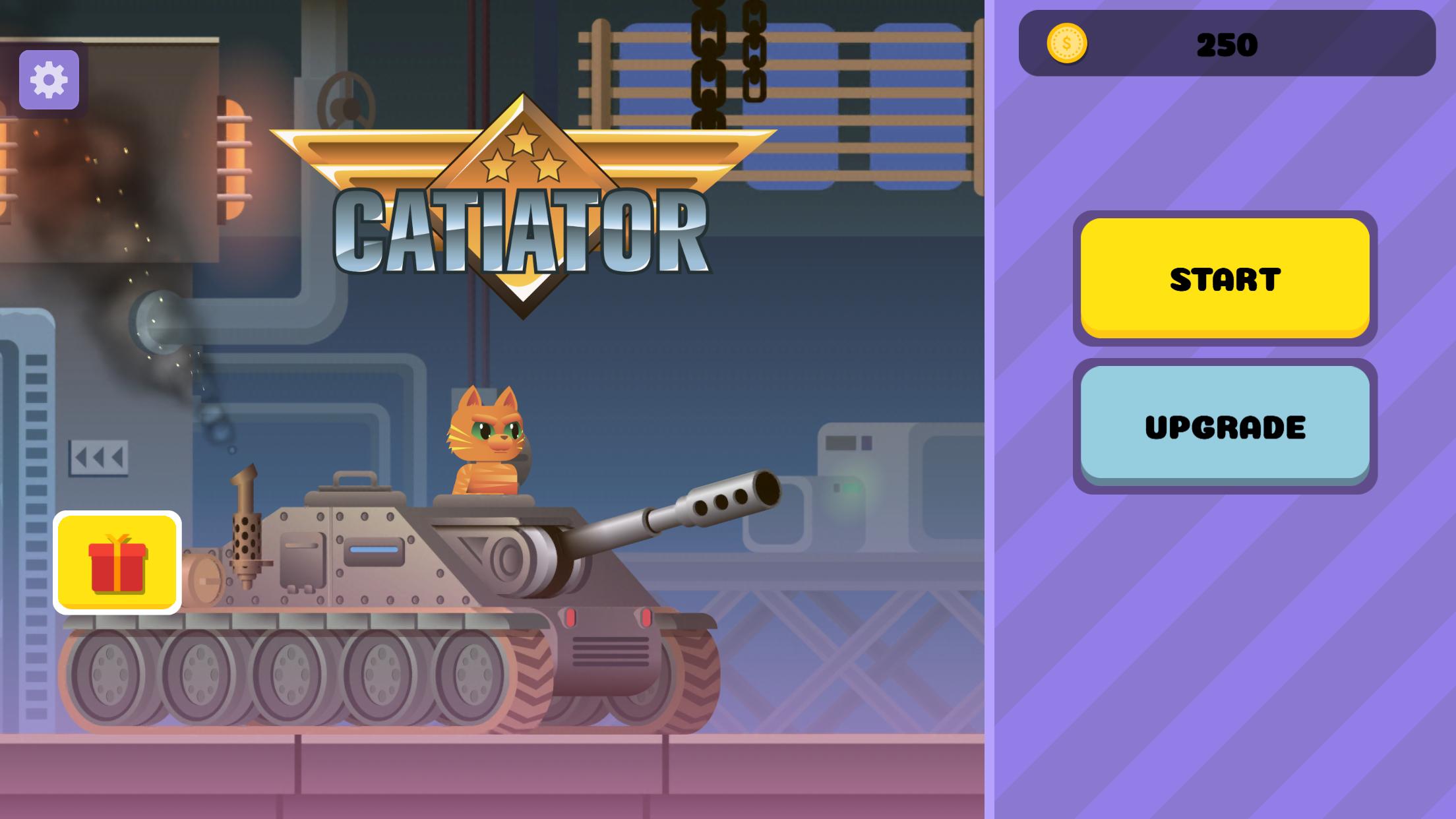Tap the star emblem above the logo text
This screenshot has width=1456, height=819.
[x=523, y=138]
